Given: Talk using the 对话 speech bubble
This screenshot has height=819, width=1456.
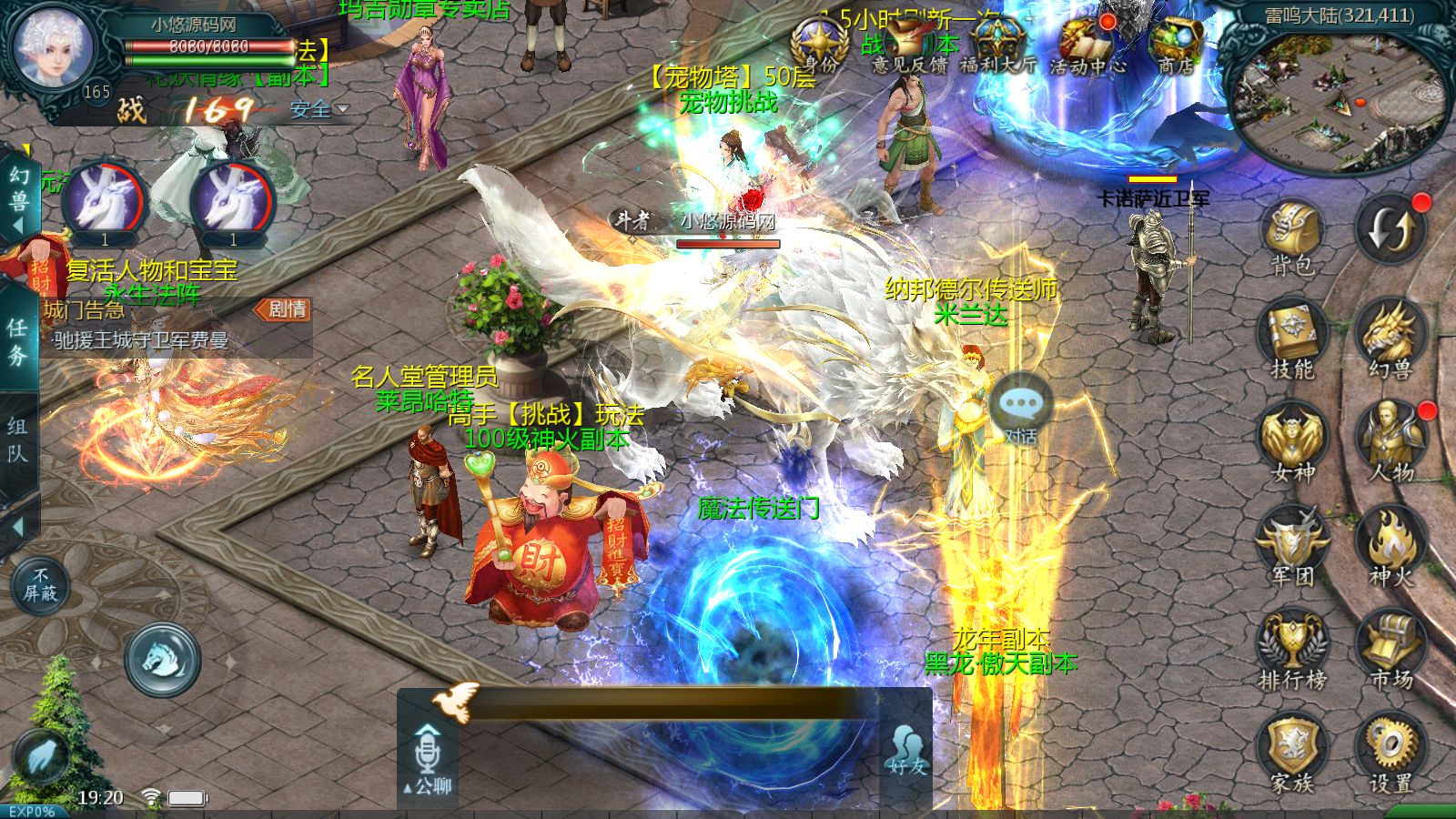Looking at the screenshot, I should [1021, 409].
